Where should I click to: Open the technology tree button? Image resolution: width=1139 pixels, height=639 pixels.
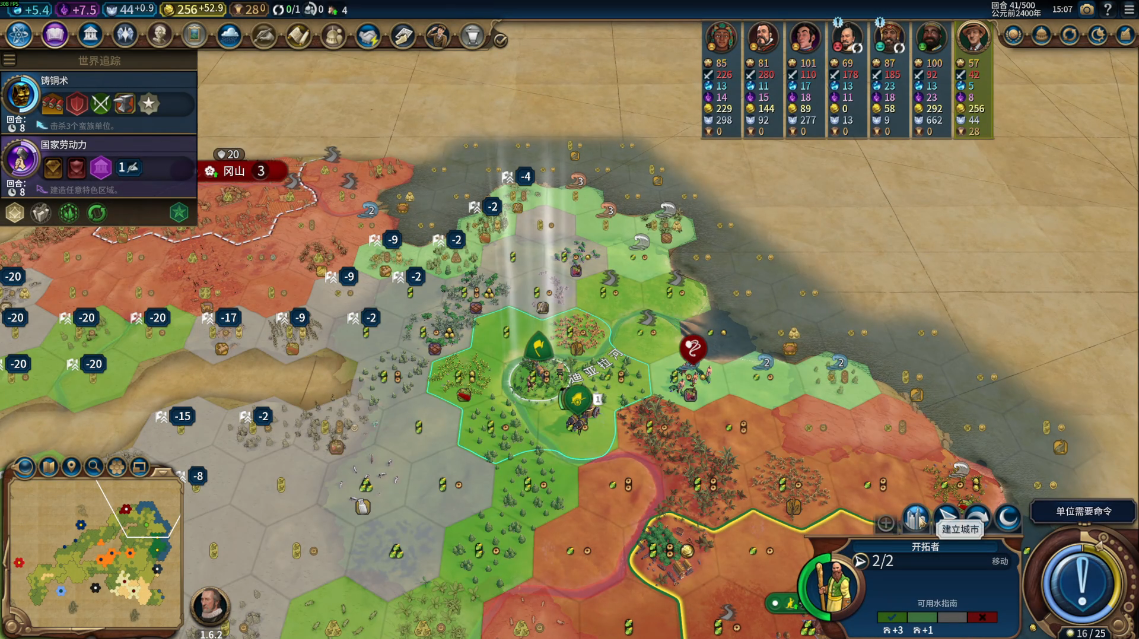(x=19, y=35)
